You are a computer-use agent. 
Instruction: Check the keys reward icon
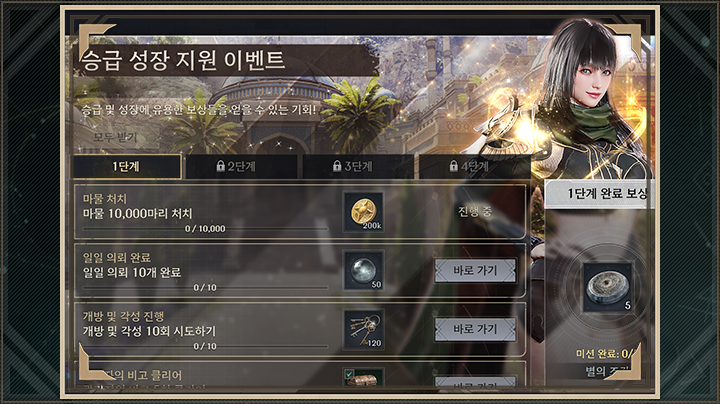(363, 329)
